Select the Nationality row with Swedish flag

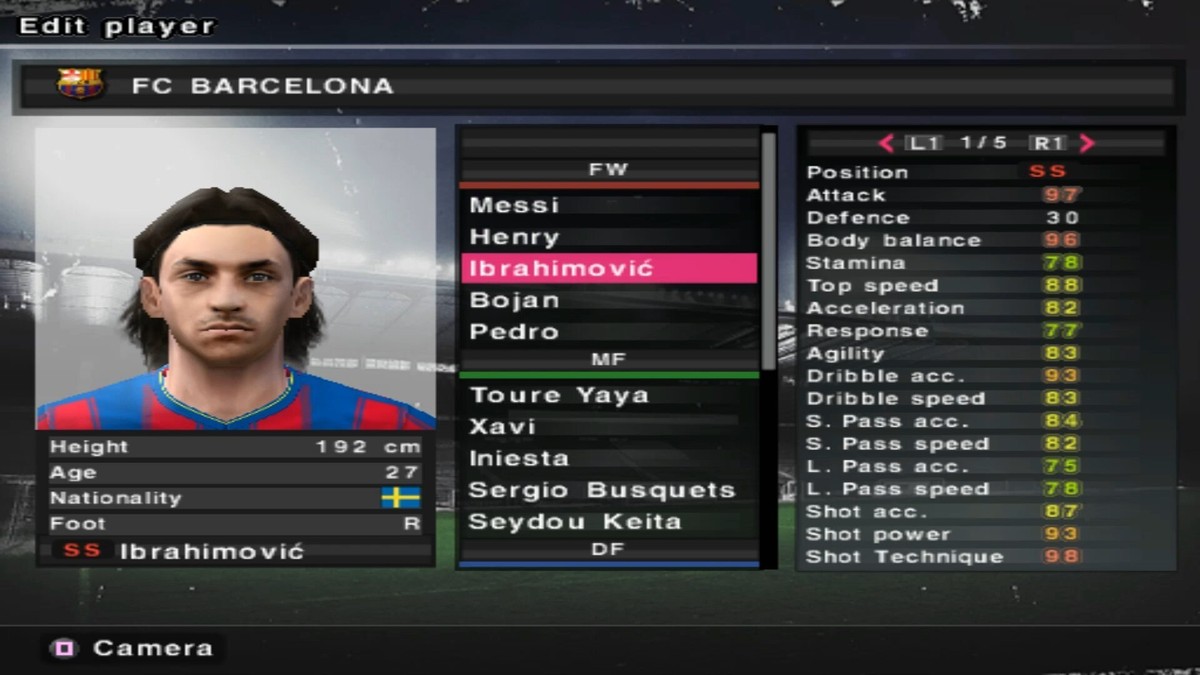[x=236, y=498]
